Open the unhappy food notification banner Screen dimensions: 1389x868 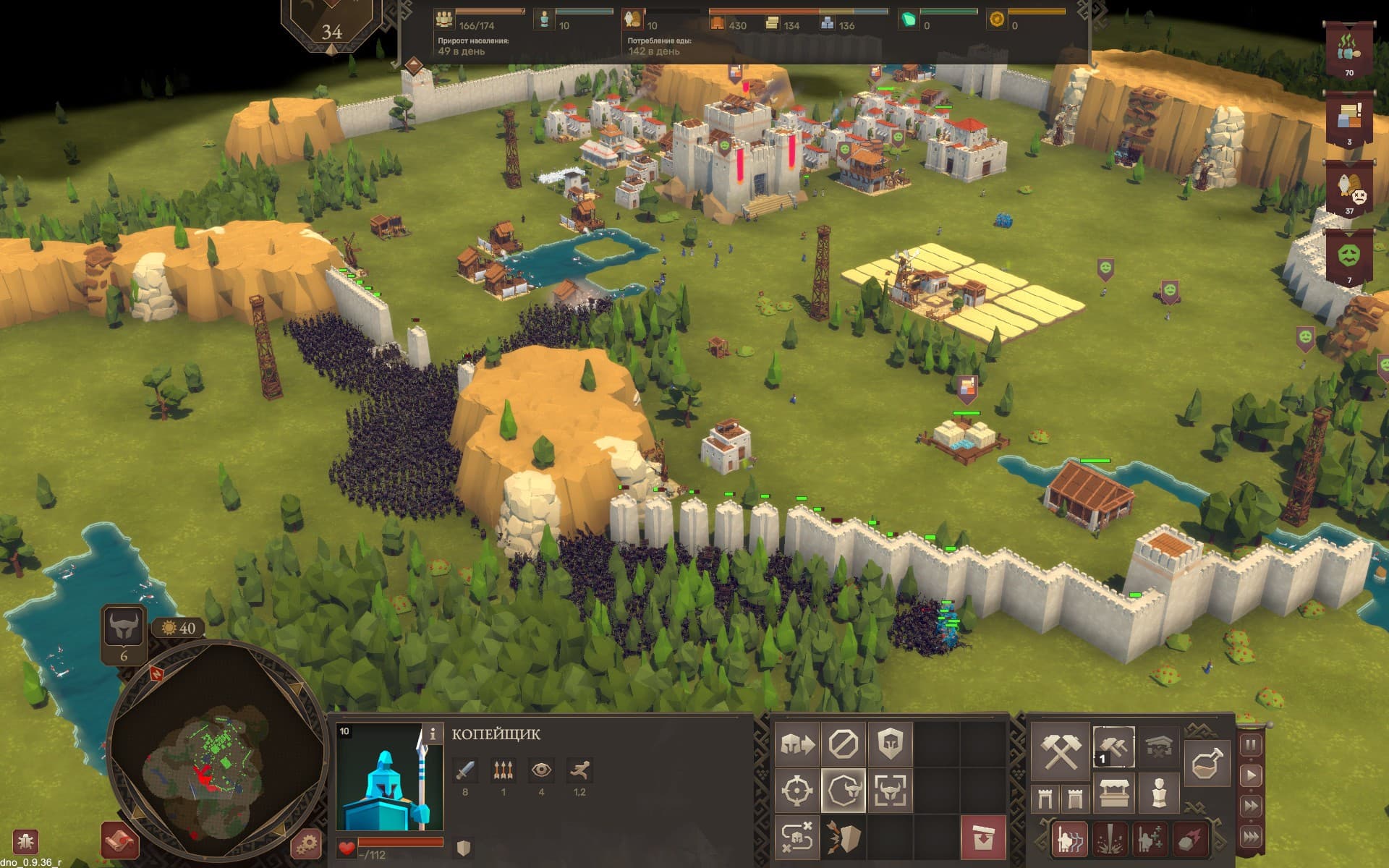click(x=1349, y=190)
